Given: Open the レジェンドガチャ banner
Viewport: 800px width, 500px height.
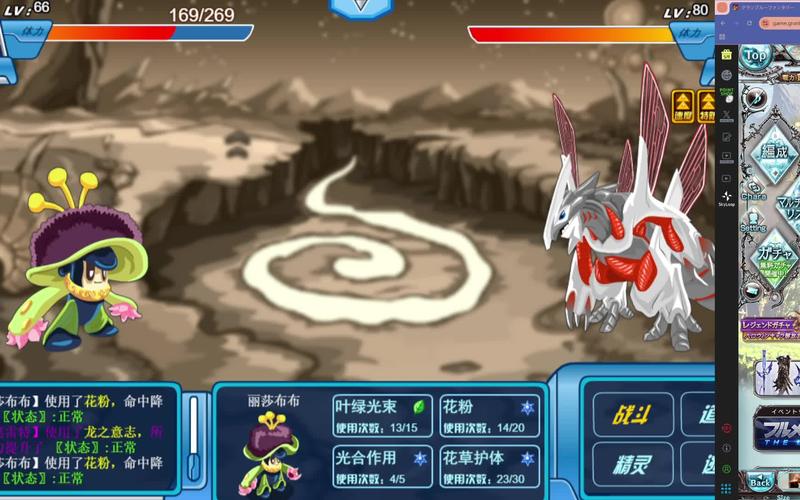Looking at the screenshot, I should point(769,324).
